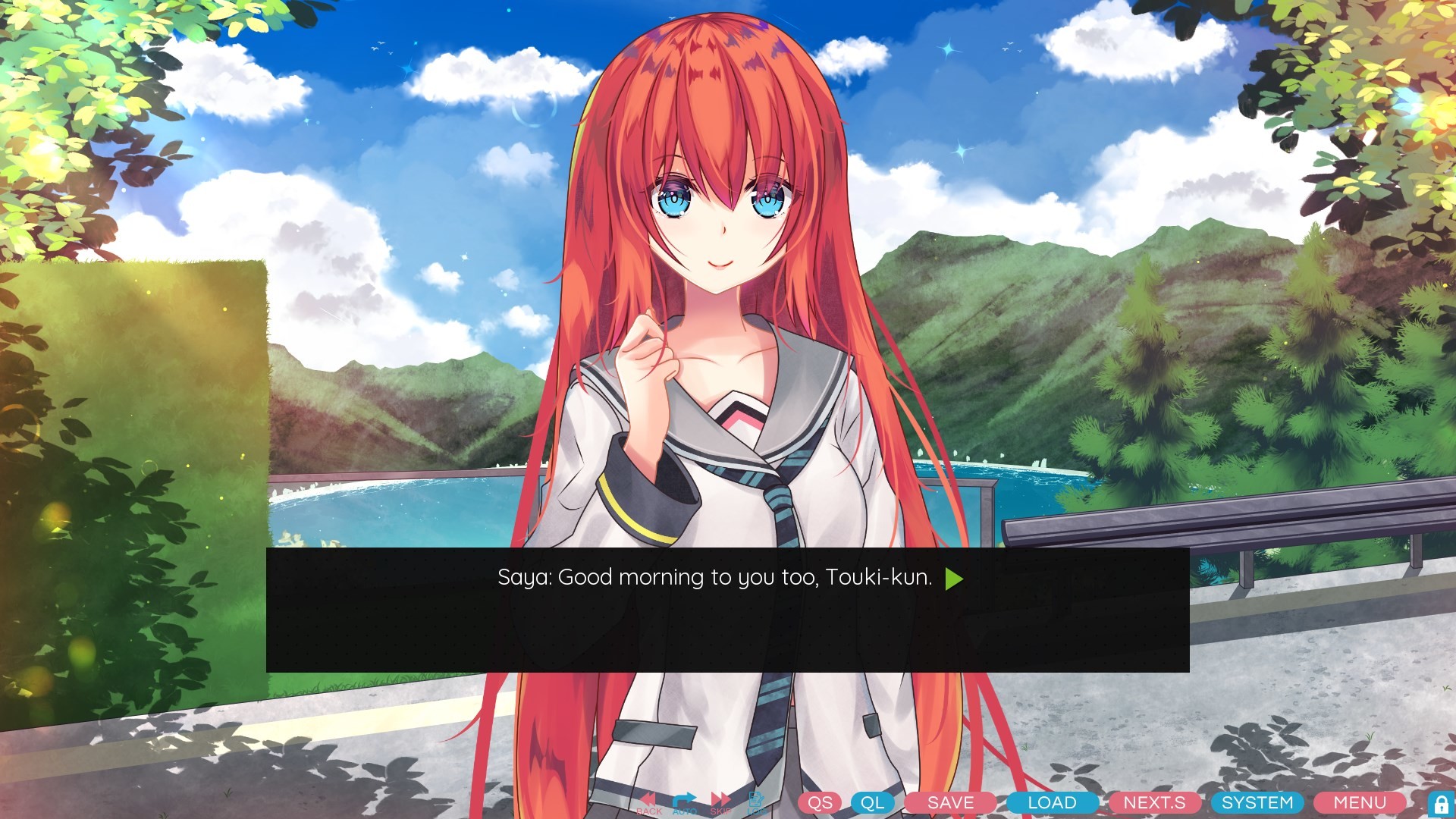The image size is (1456, 819).
Task: Click the BACK rewind icon
Action: click(648, 800)
